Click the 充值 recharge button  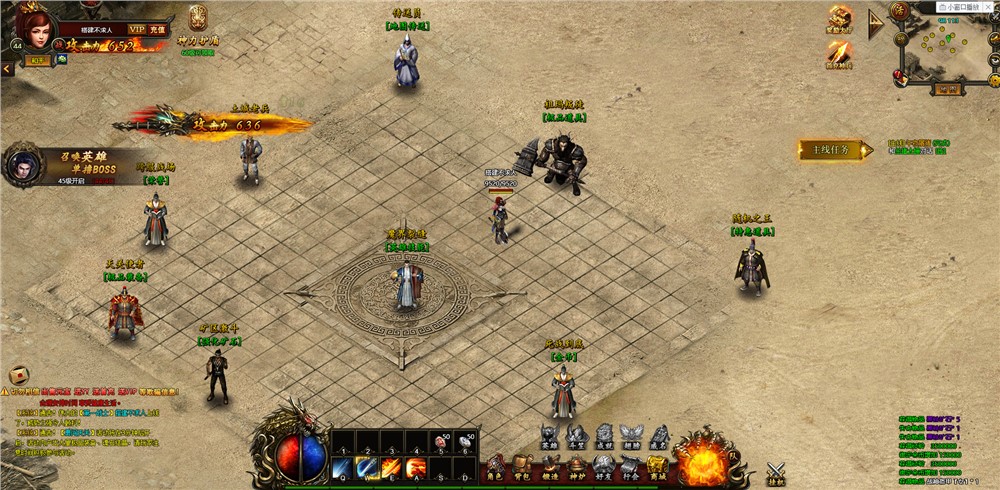158,30
